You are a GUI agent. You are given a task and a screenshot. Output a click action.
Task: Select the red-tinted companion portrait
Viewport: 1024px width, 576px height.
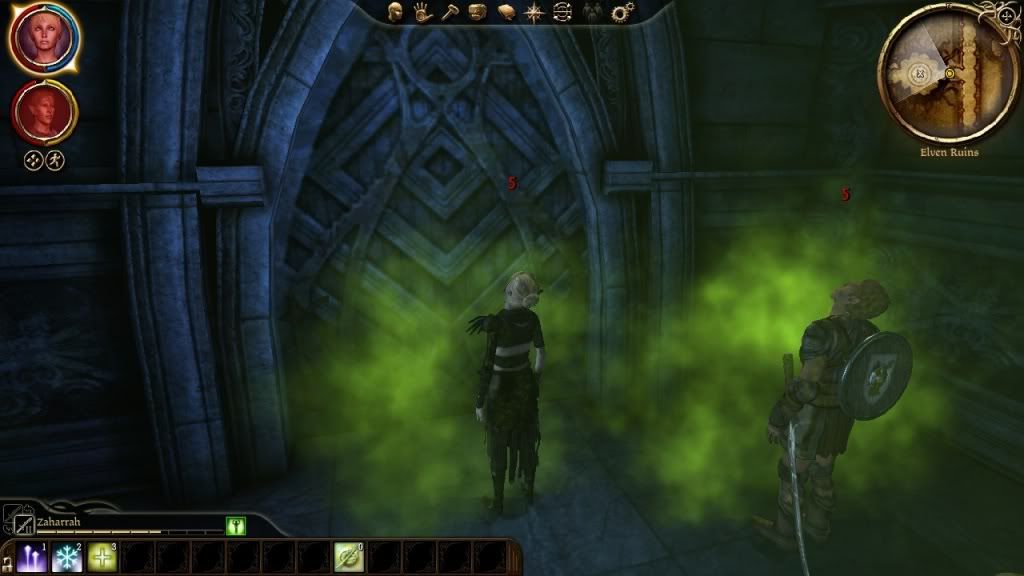43,113
